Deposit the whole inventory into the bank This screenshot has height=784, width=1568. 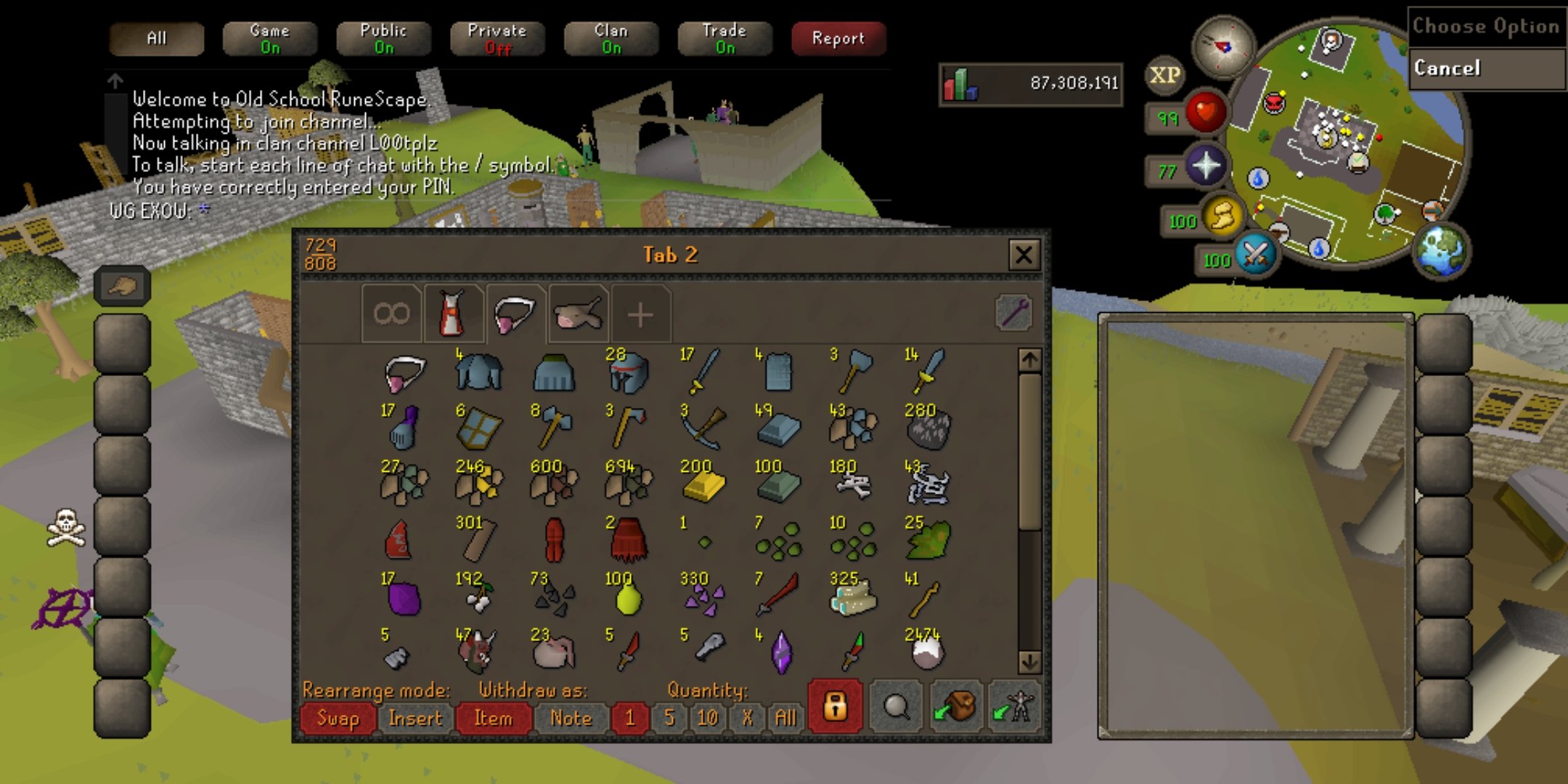[x=956, y=706]
